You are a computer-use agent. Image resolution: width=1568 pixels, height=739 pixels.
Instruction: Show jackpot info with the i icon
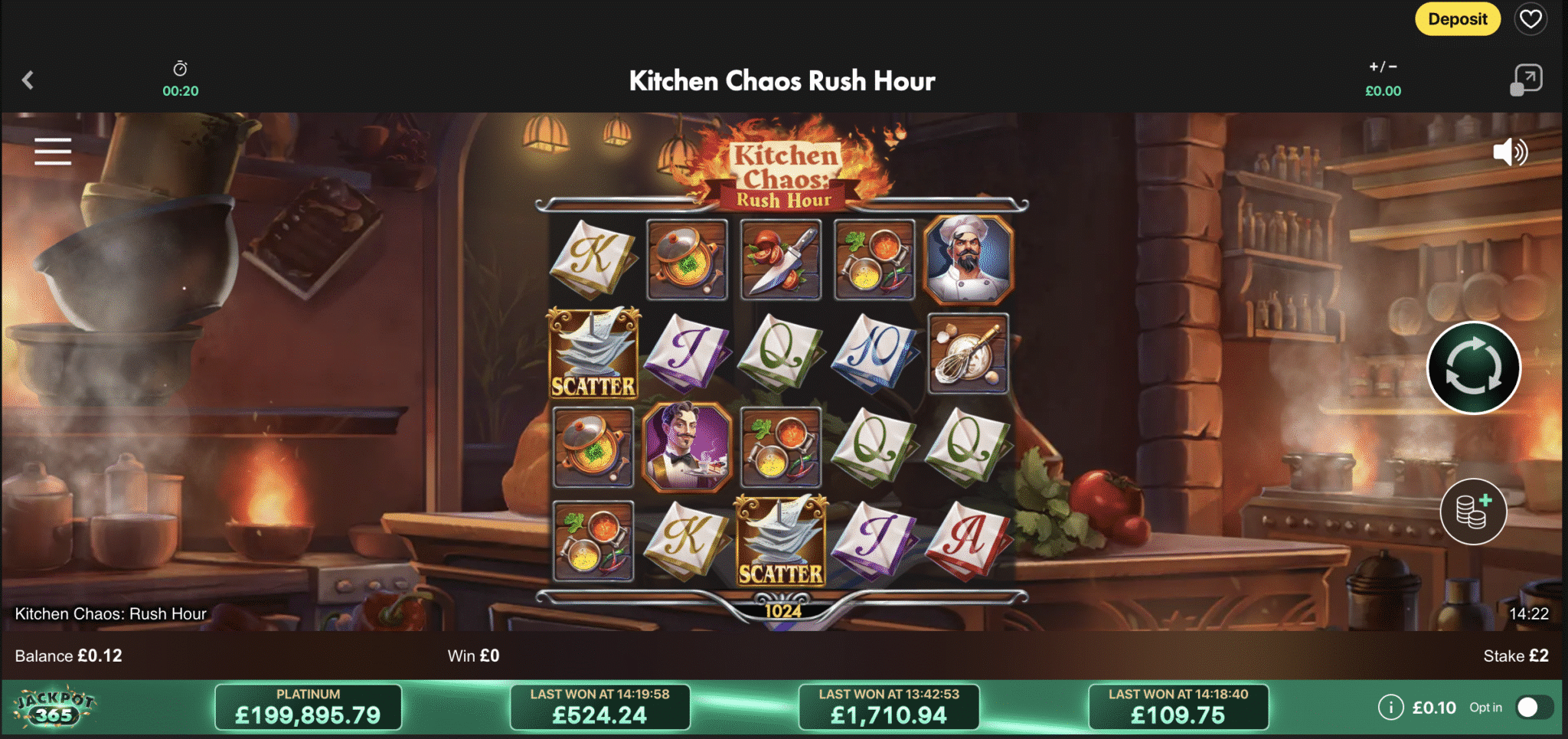[x=1390, y=708]
